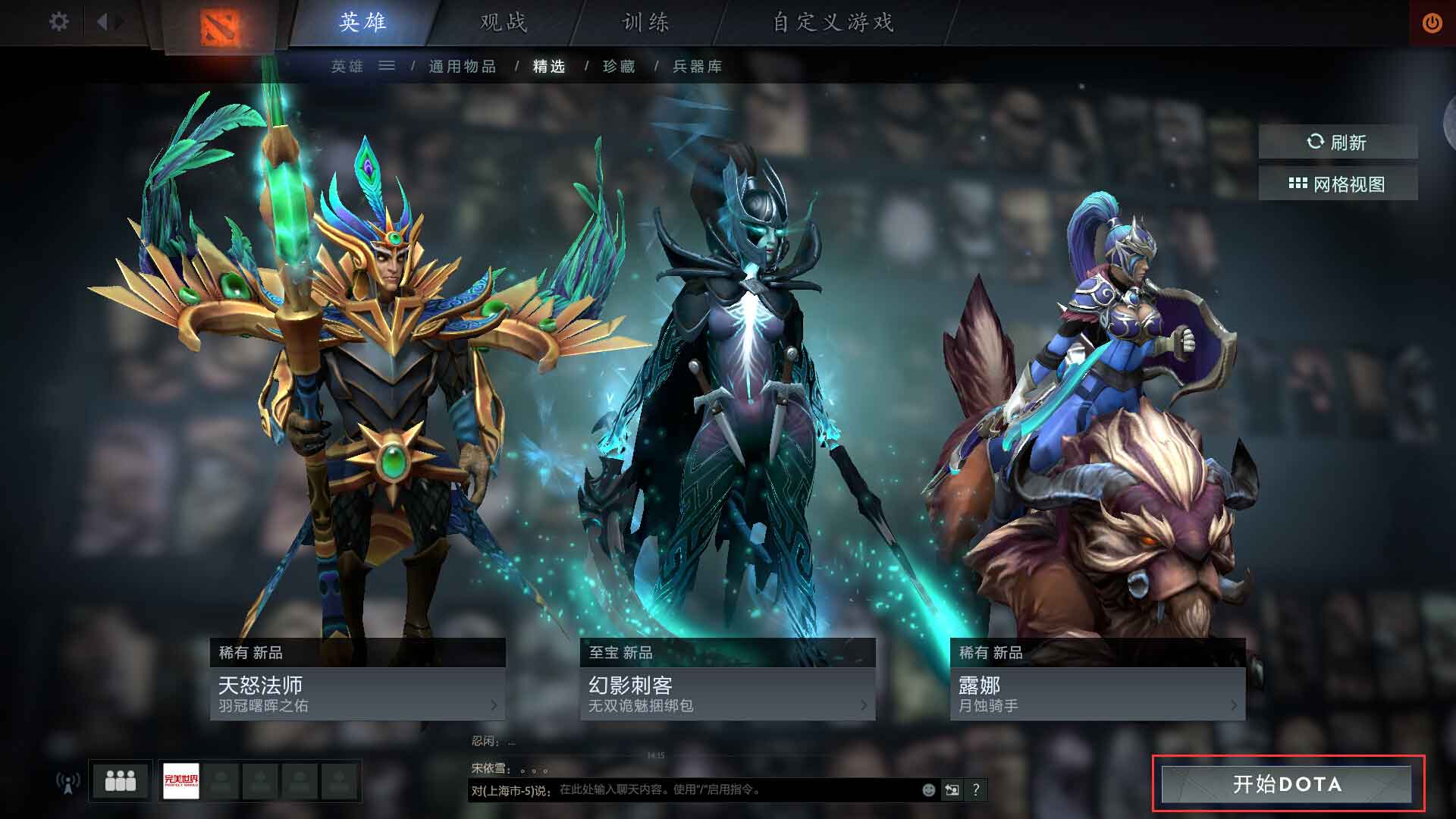The height and width of the screenshot is (819, 1456).
Task: Open the hamburger menu beside 英雄
Action: click(388, 67)
